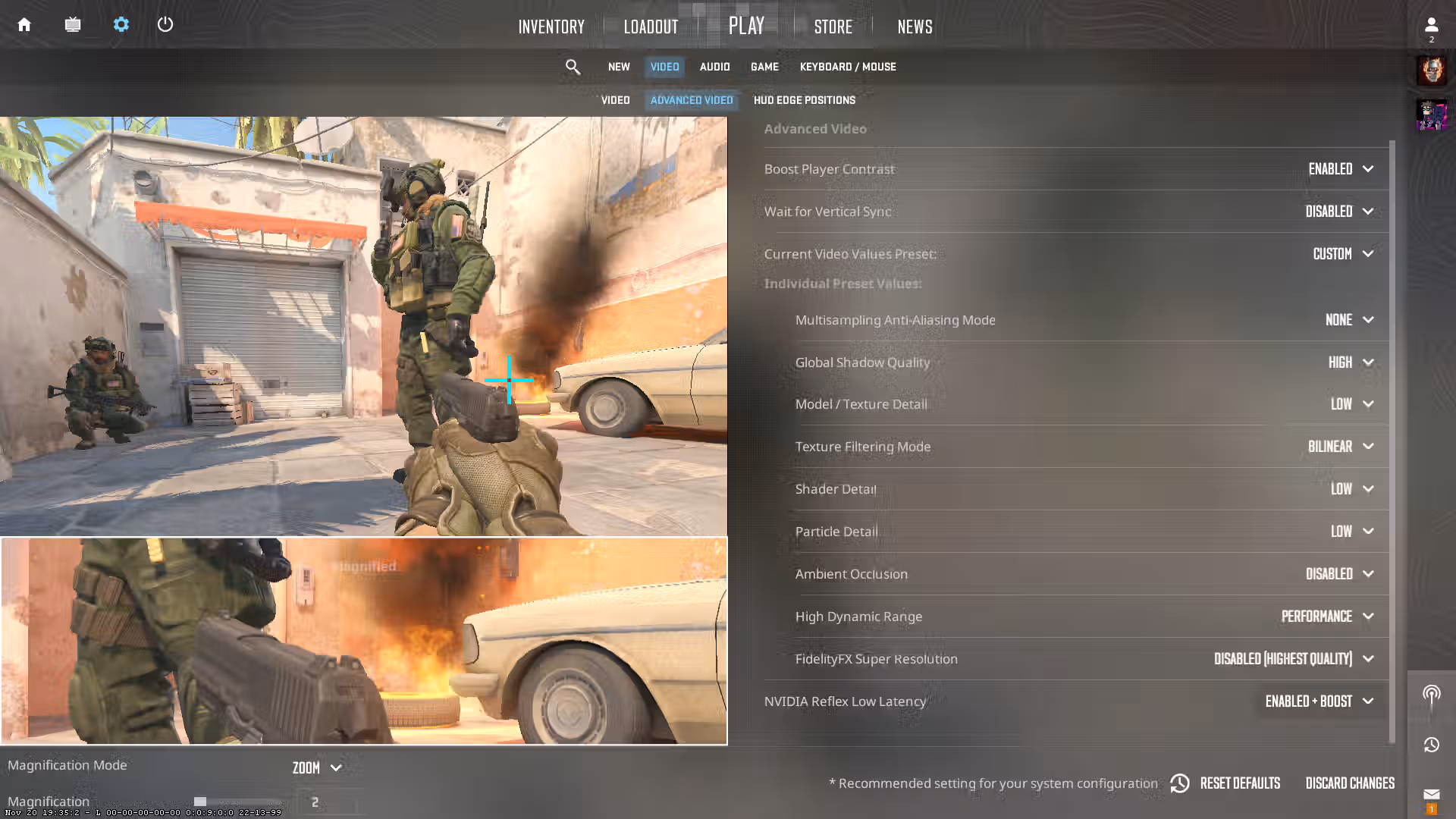Screen dimensions: 1456x819
Task: Select the top friend avatar thumbnail
Action: [x=1432, y=70]
